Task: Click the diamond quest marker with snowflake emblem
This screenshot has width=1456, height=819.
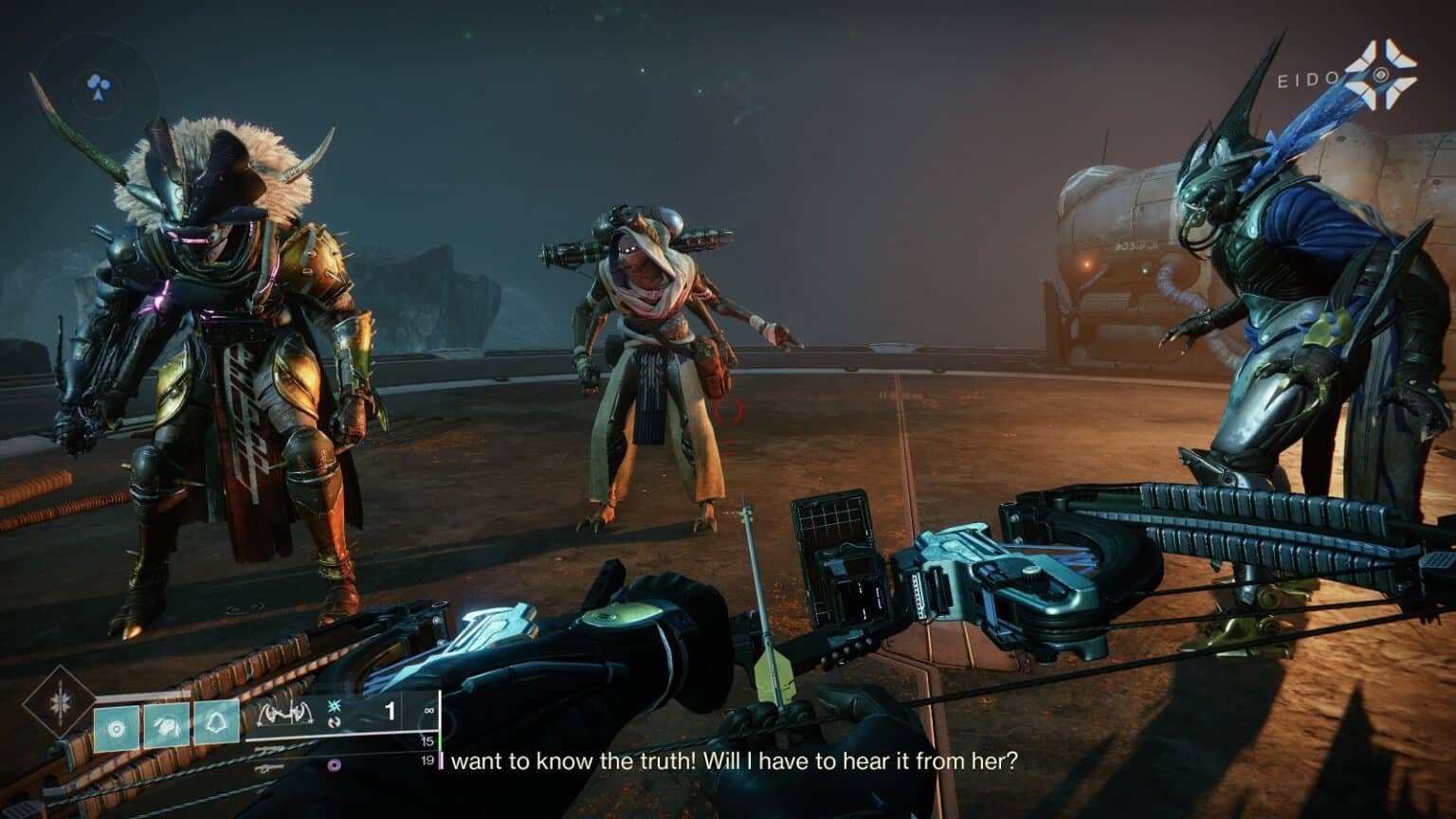Action: [60, 701]
